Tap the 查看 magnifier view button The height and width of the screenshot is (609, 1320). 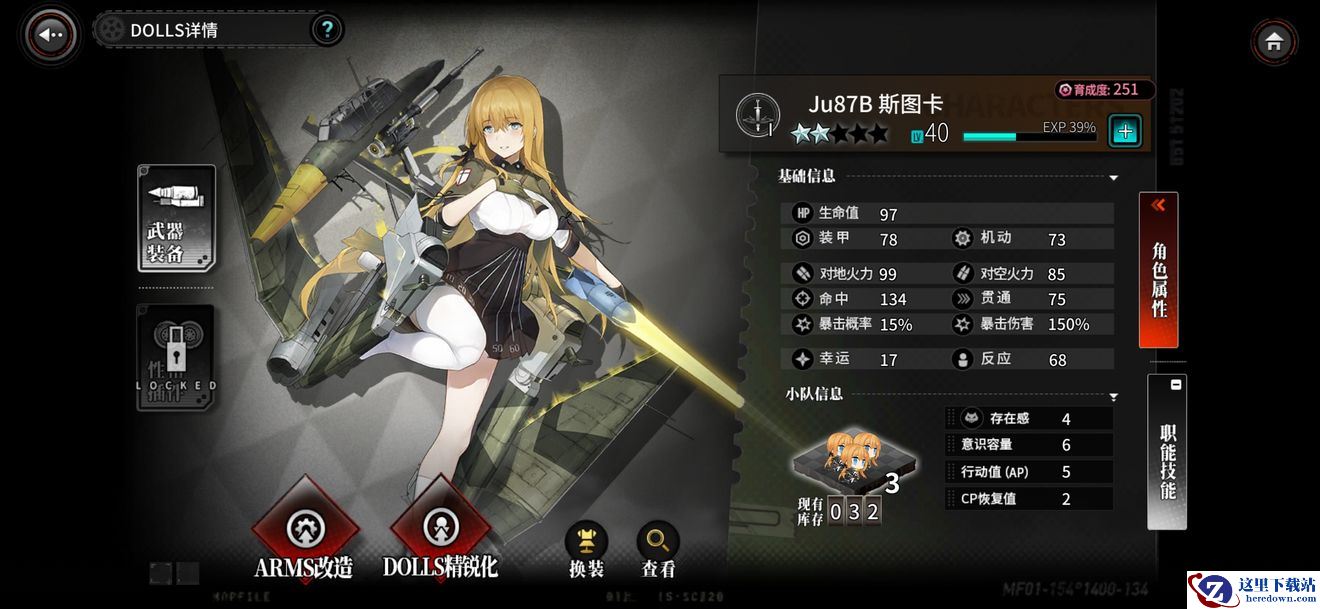coord(658,546)
